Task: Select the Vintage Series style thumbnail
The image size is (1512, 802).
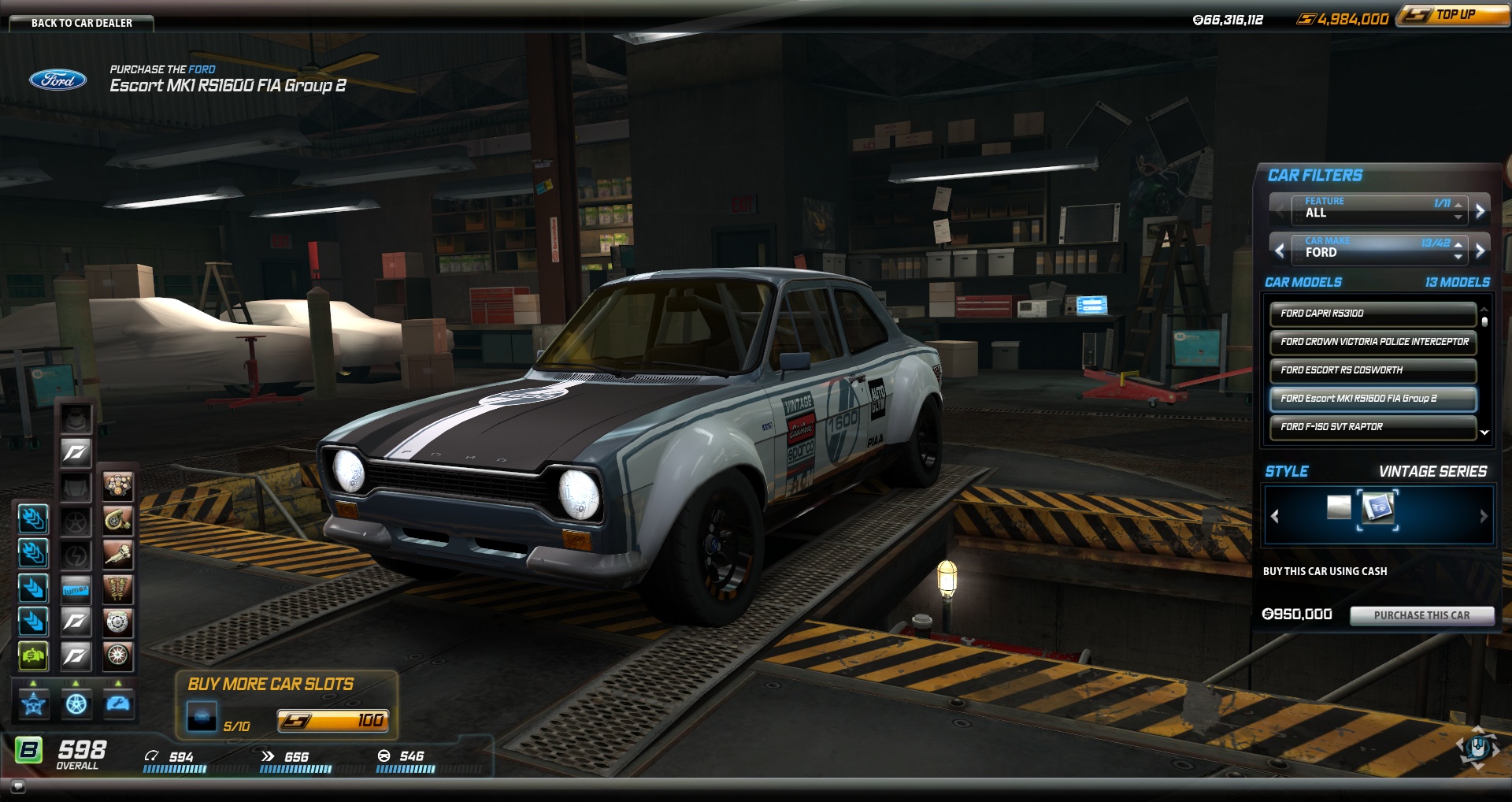Action: pos(1377,508)
